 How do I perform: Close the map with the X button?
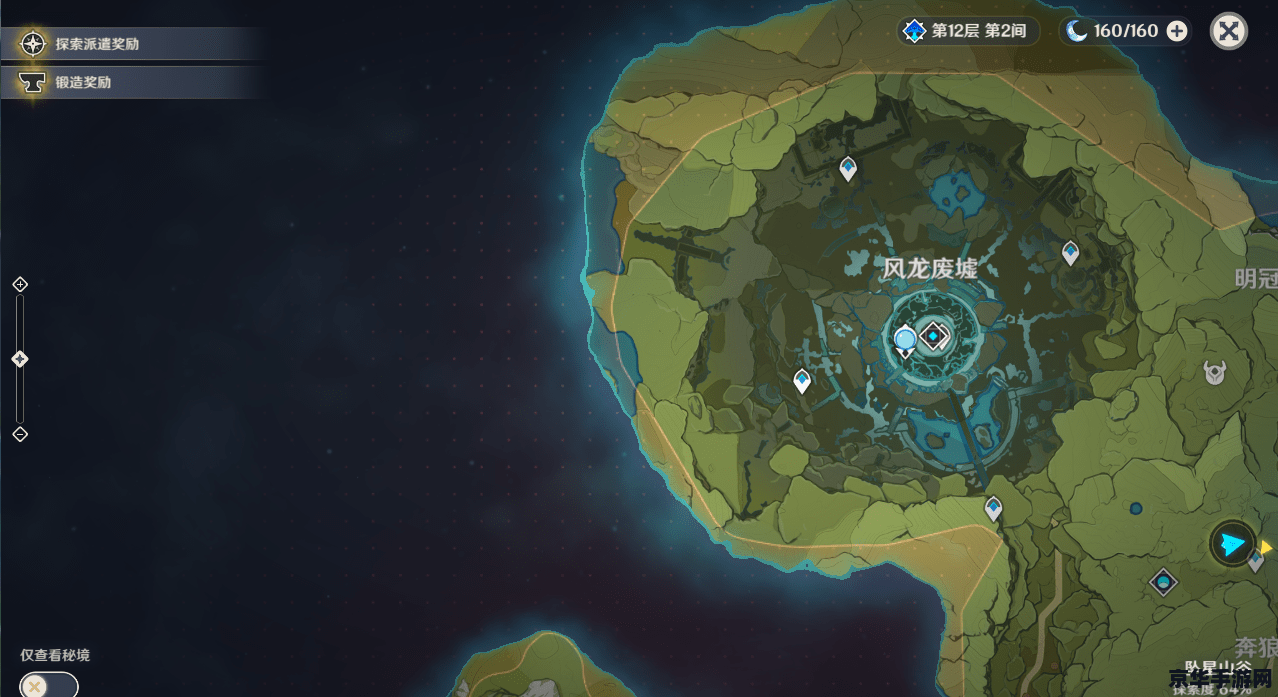[1228, 31]
